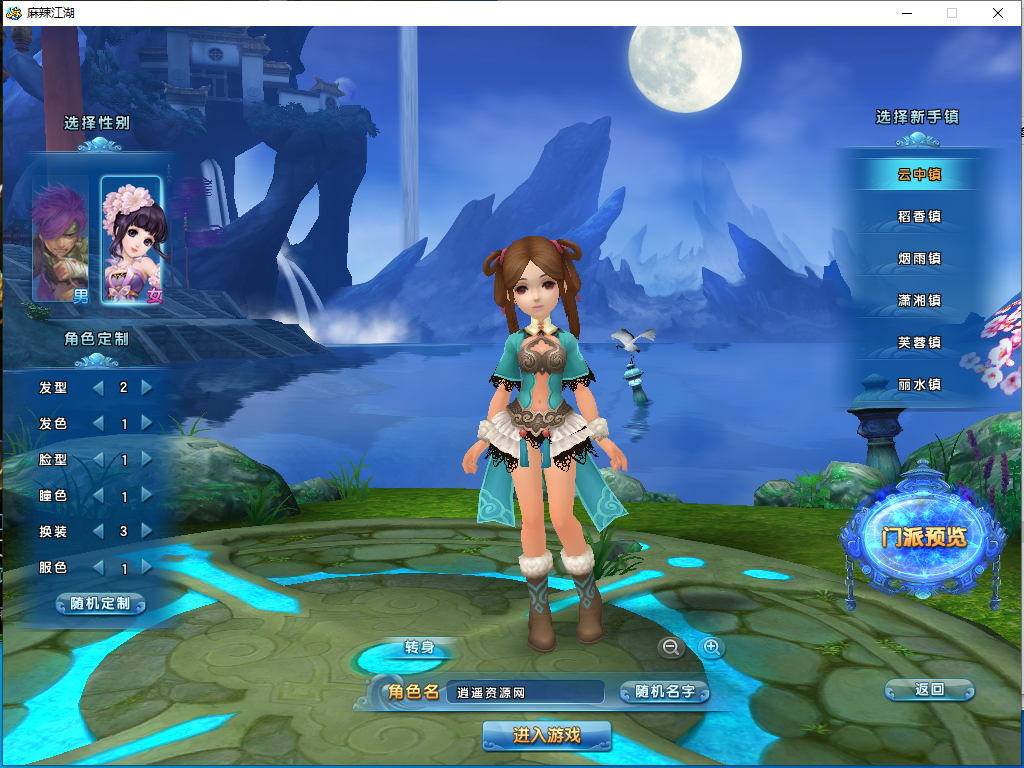
Task: Zoom in on the character with magnifier plus
Action: click(x=712, y=647)
